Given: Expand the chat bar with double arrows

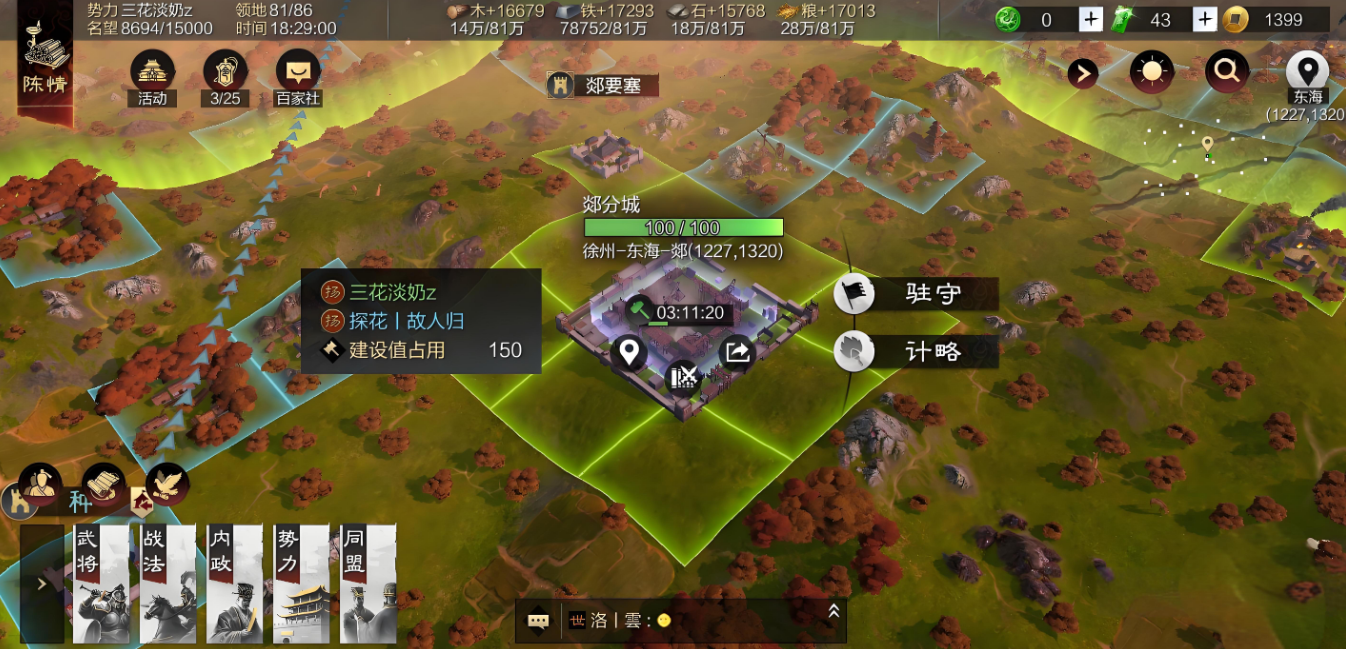Looking at the screenshot, I should click(833, 611).
